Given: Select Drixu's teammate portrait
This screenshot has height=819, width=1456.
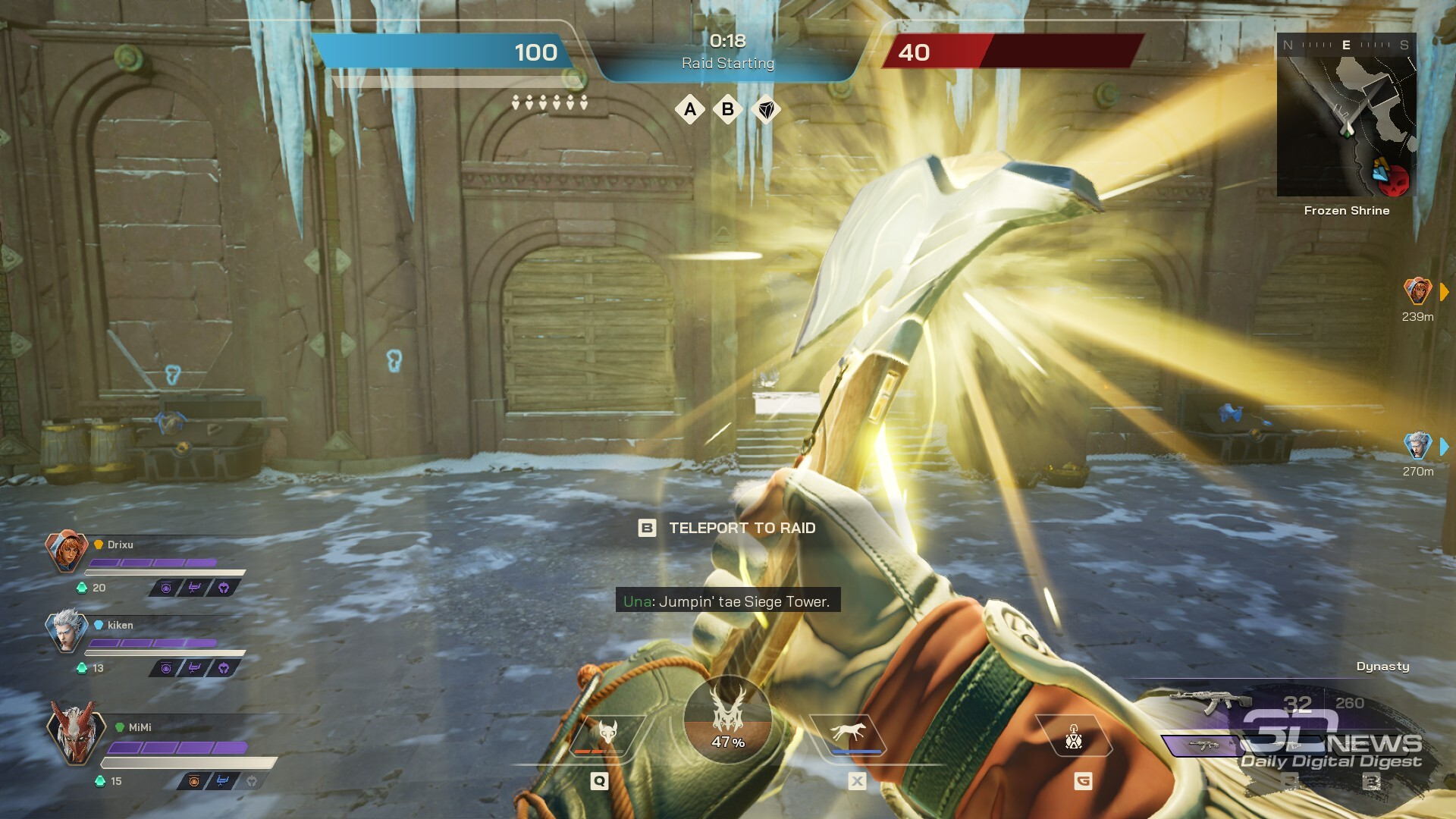Looking at the screenshot, I should pos(66,551).
